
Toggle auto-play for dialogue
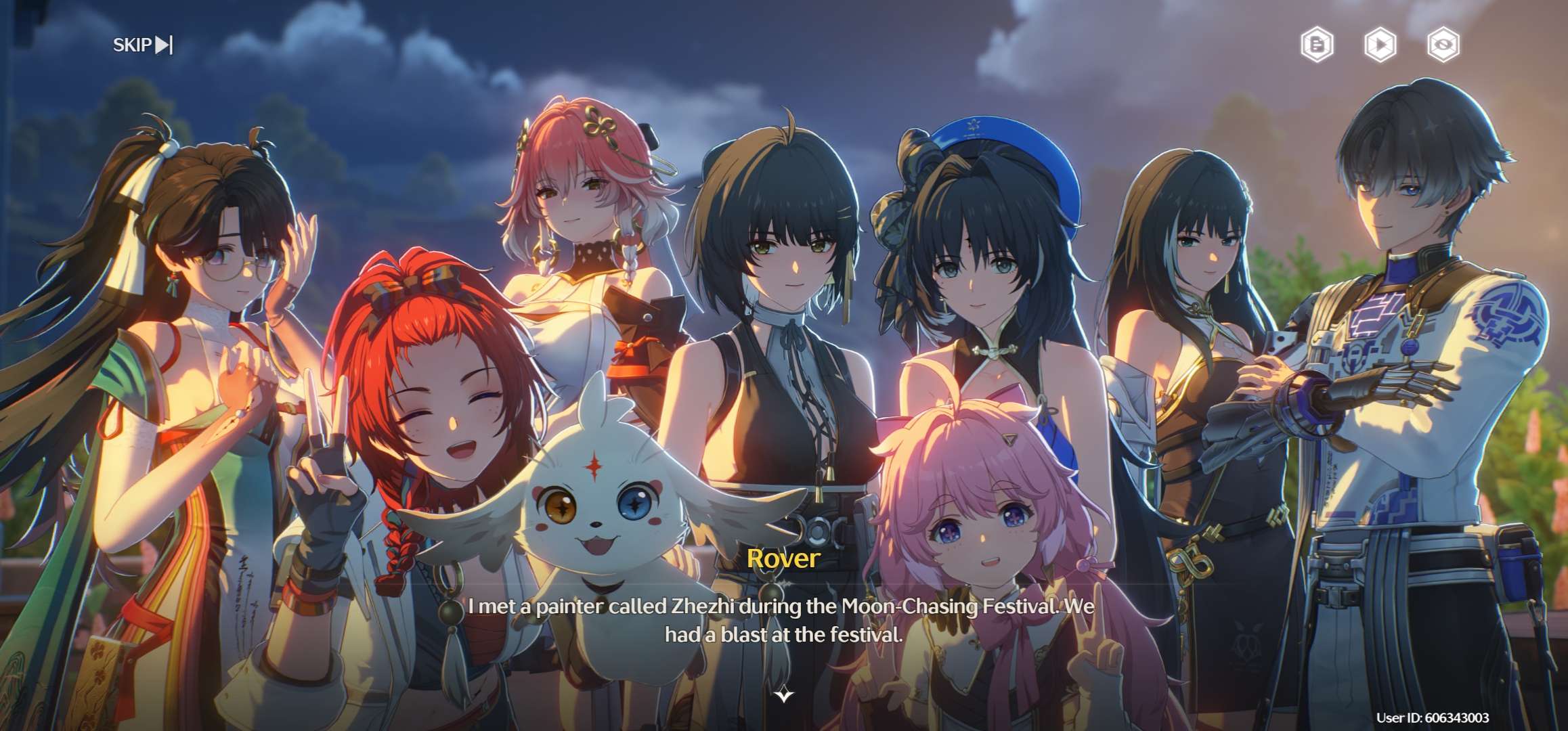coord(1380,45)
